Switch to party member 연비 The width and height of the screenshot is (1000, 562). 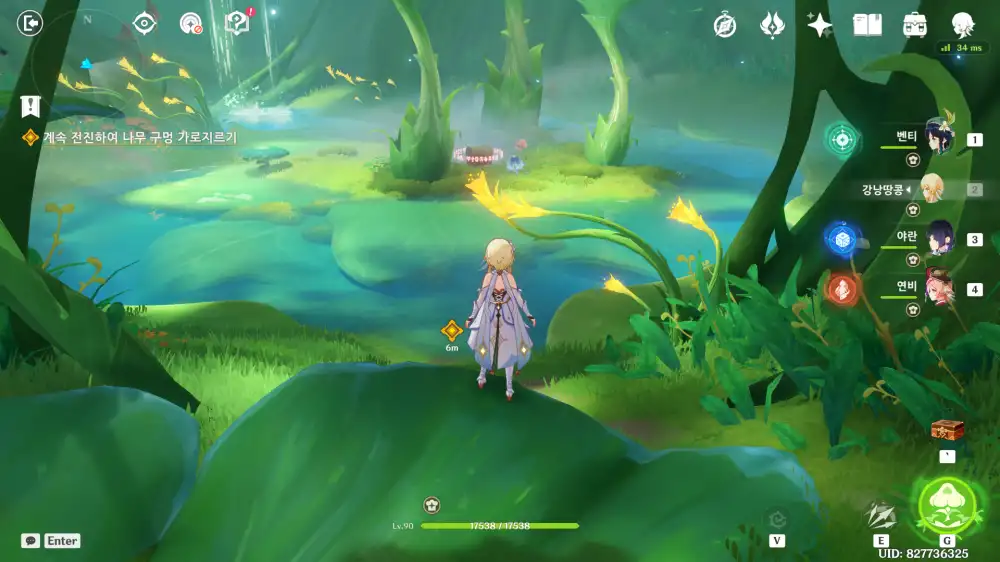pyautogui.click(x=938, y=288)
